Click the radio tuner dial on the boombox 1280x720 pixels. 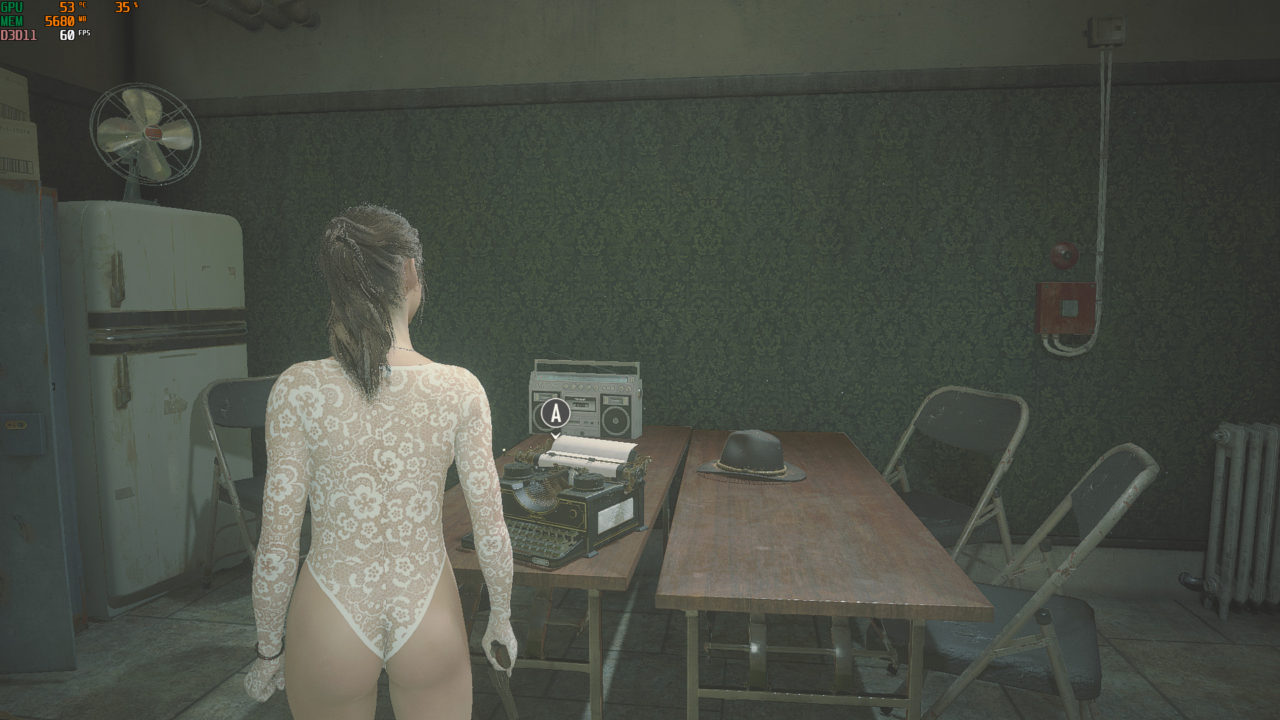(580, 378)
